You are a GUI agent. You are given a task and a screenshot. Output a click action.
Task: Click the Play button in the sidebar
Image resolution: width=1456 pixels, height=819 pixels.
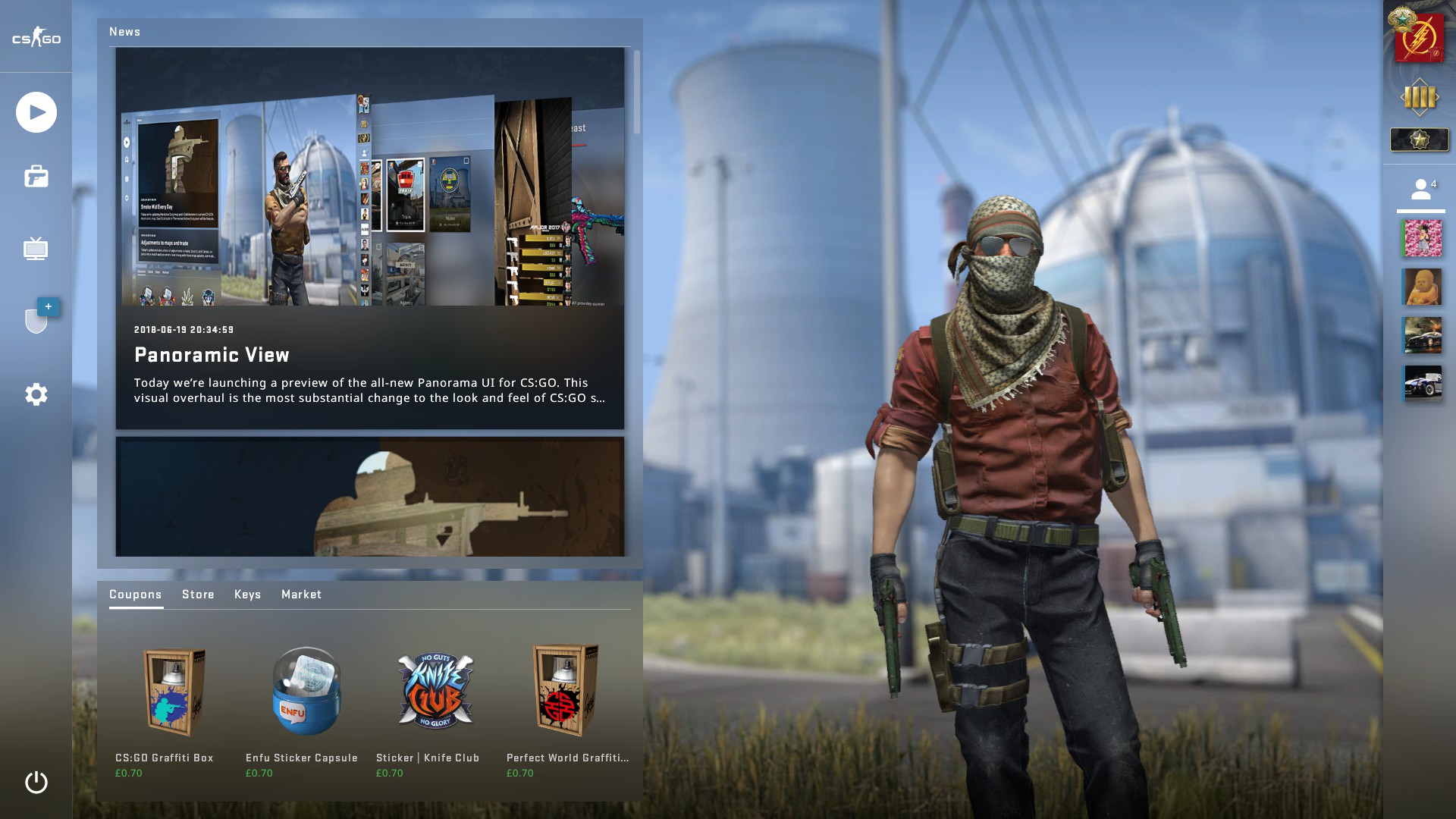click(36, 112)
